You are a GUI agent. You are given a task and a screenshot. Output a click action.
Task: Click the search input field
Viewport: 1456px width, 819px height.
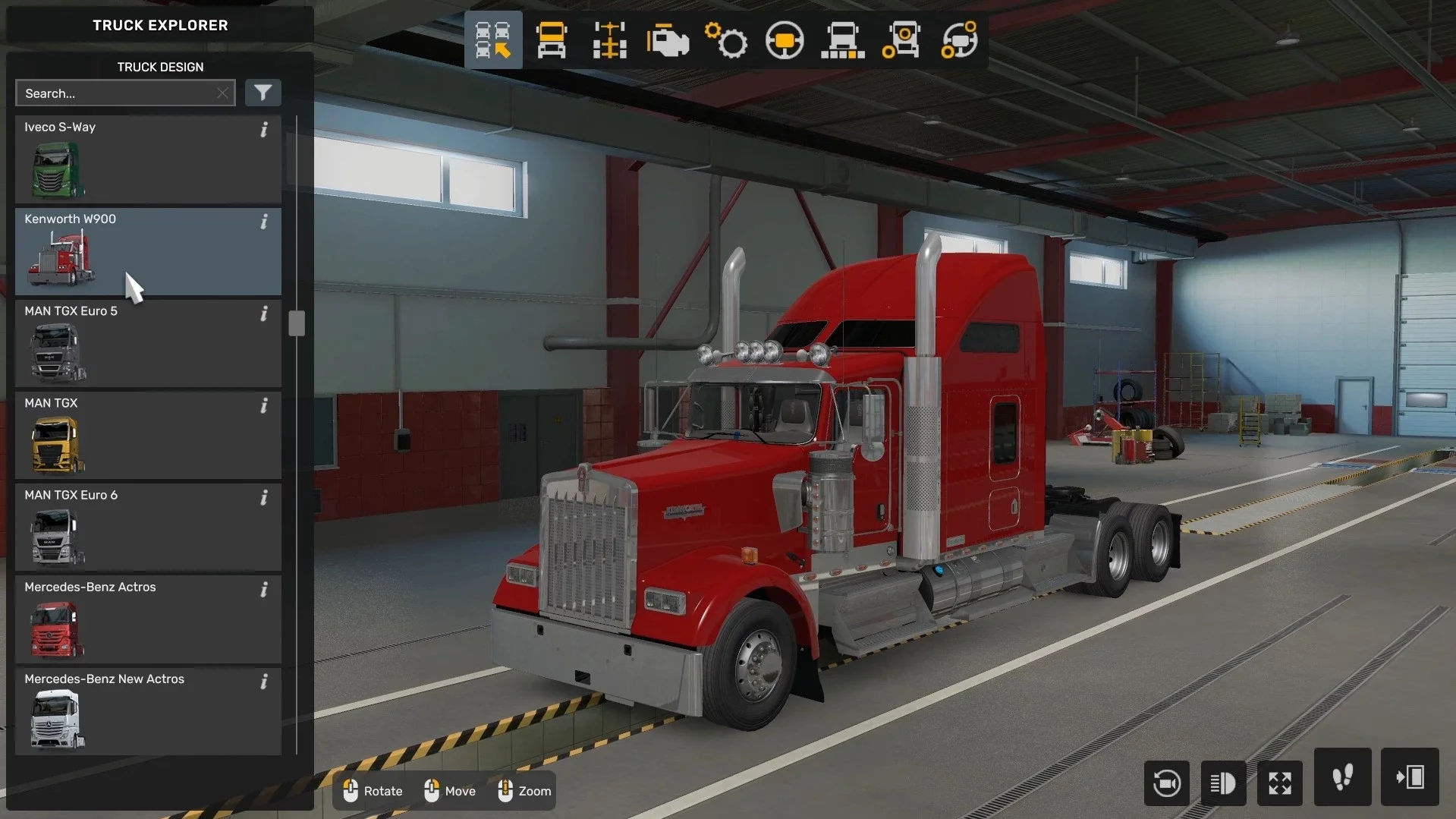click(x=114, y=93)
